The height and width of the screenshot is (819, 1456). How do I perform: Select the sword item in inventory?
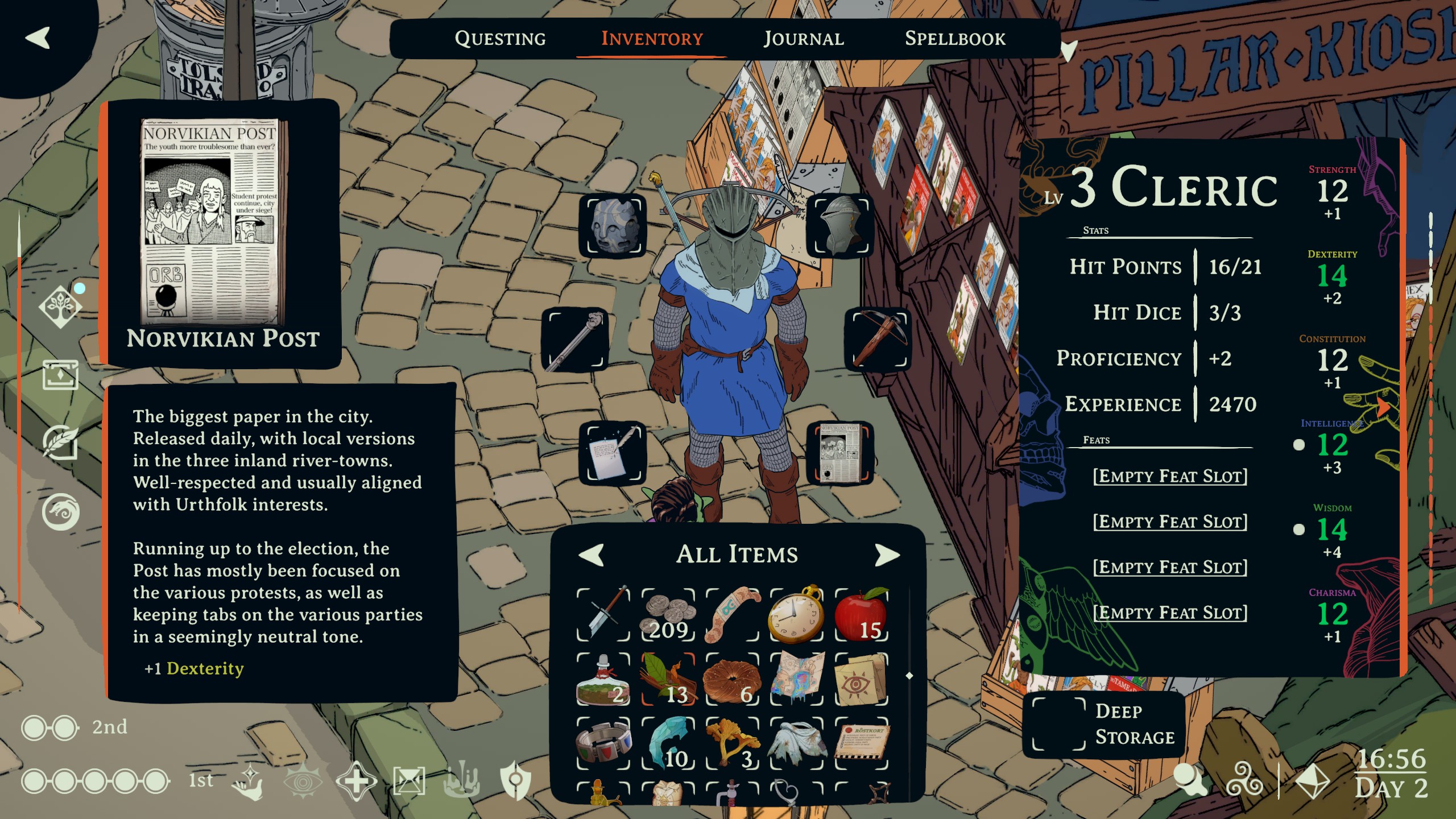[x=603, y=615]
